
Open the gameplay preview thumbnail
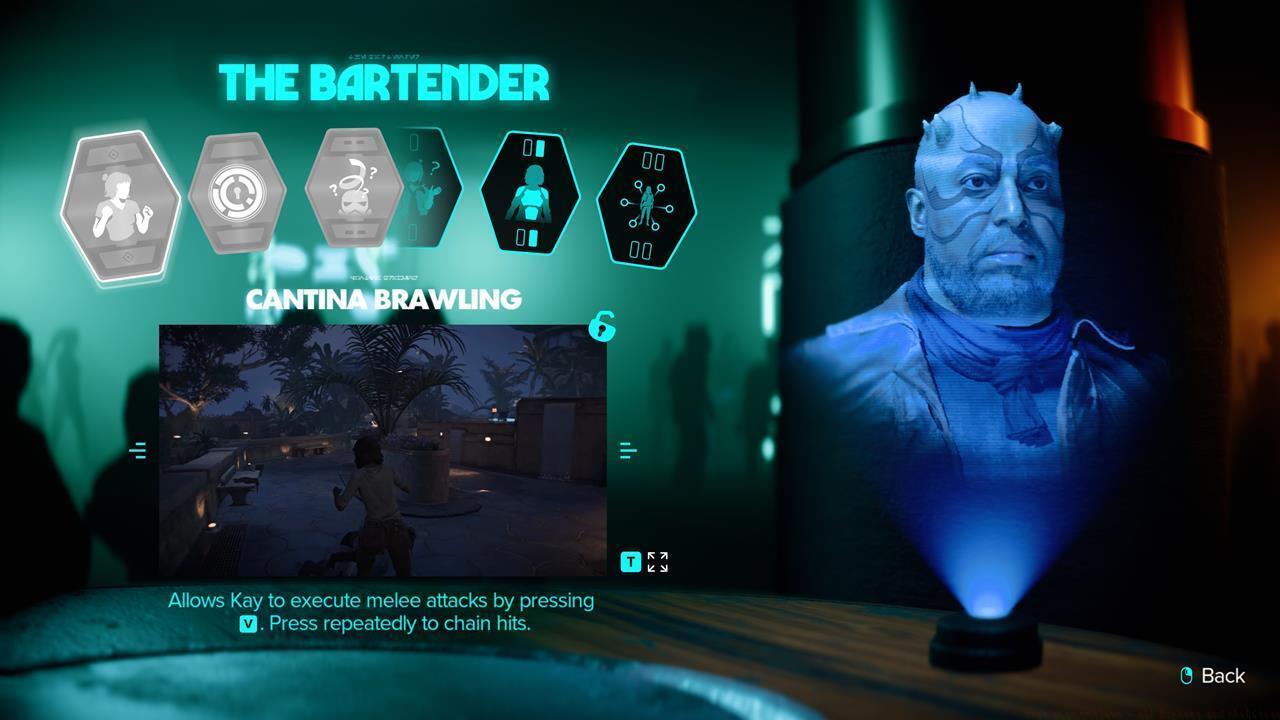tap(385, 450)
